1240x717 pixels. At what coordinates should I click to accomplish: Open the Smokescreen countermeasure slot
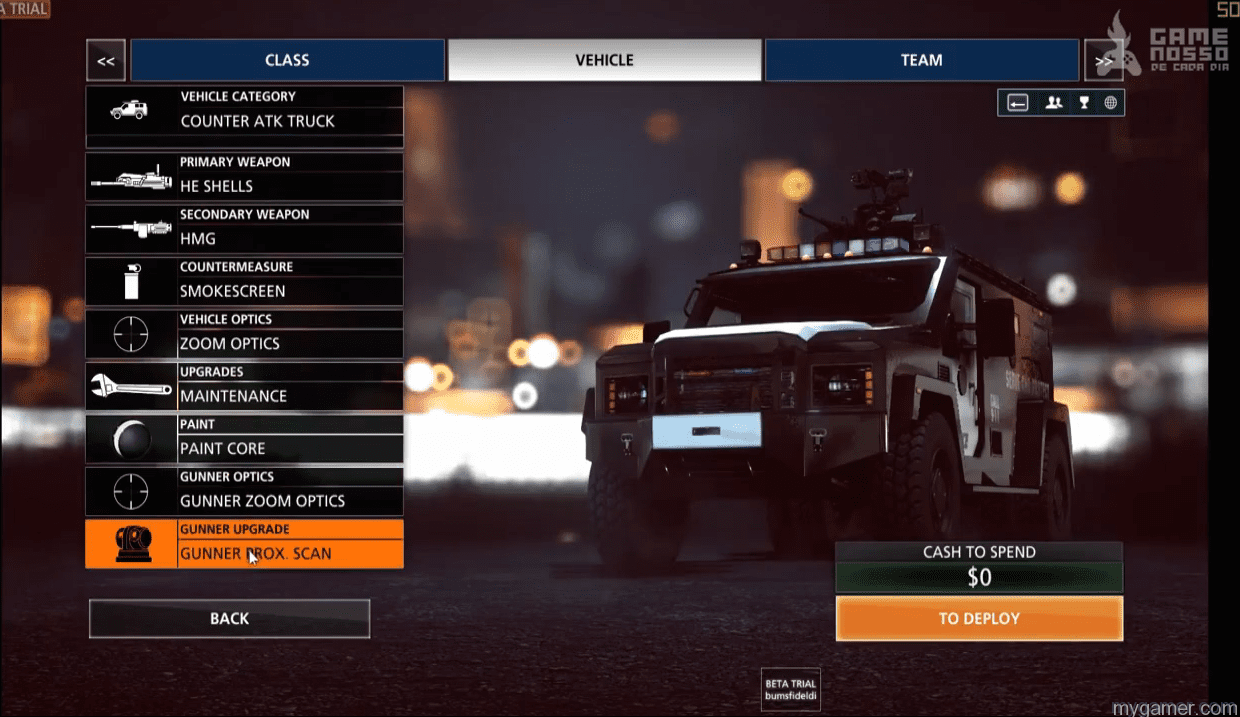click(x=245, y=281)
